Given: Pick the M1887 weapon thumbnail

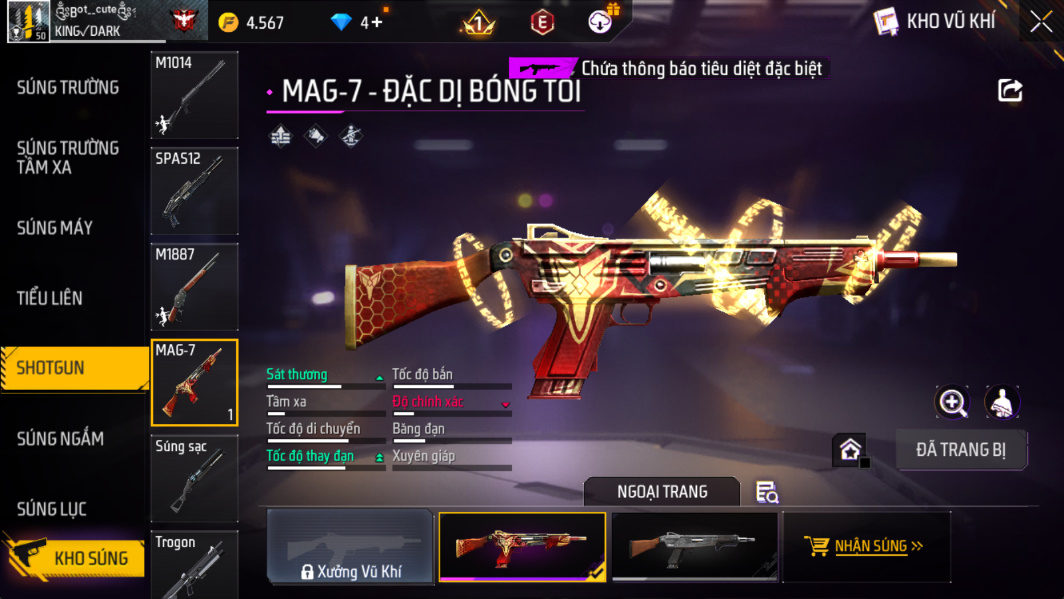Looking at the screenshot, I should pos(194,286).
